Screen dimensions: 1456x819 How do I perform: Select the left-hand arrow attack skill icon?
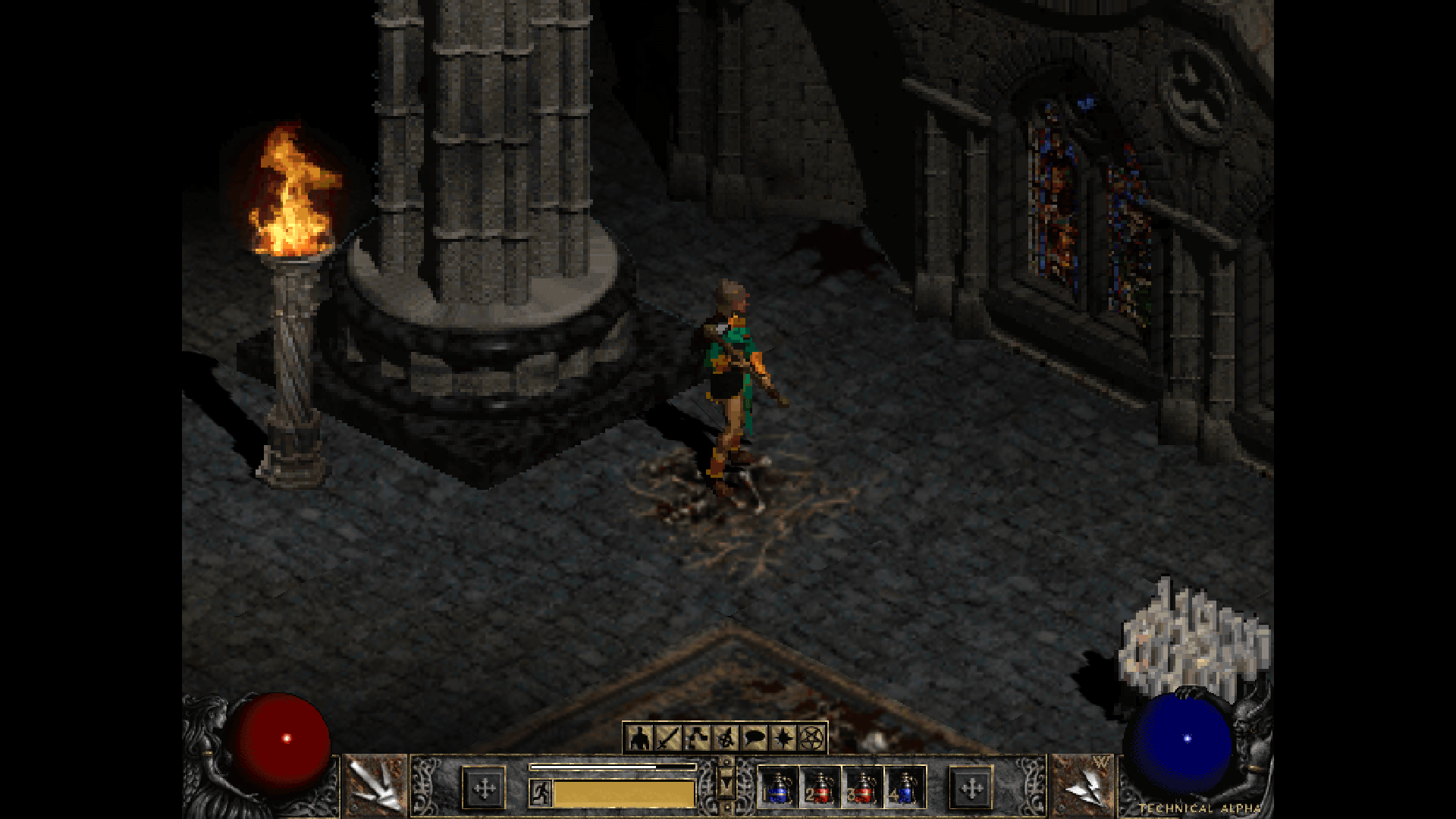coord(376,786)
